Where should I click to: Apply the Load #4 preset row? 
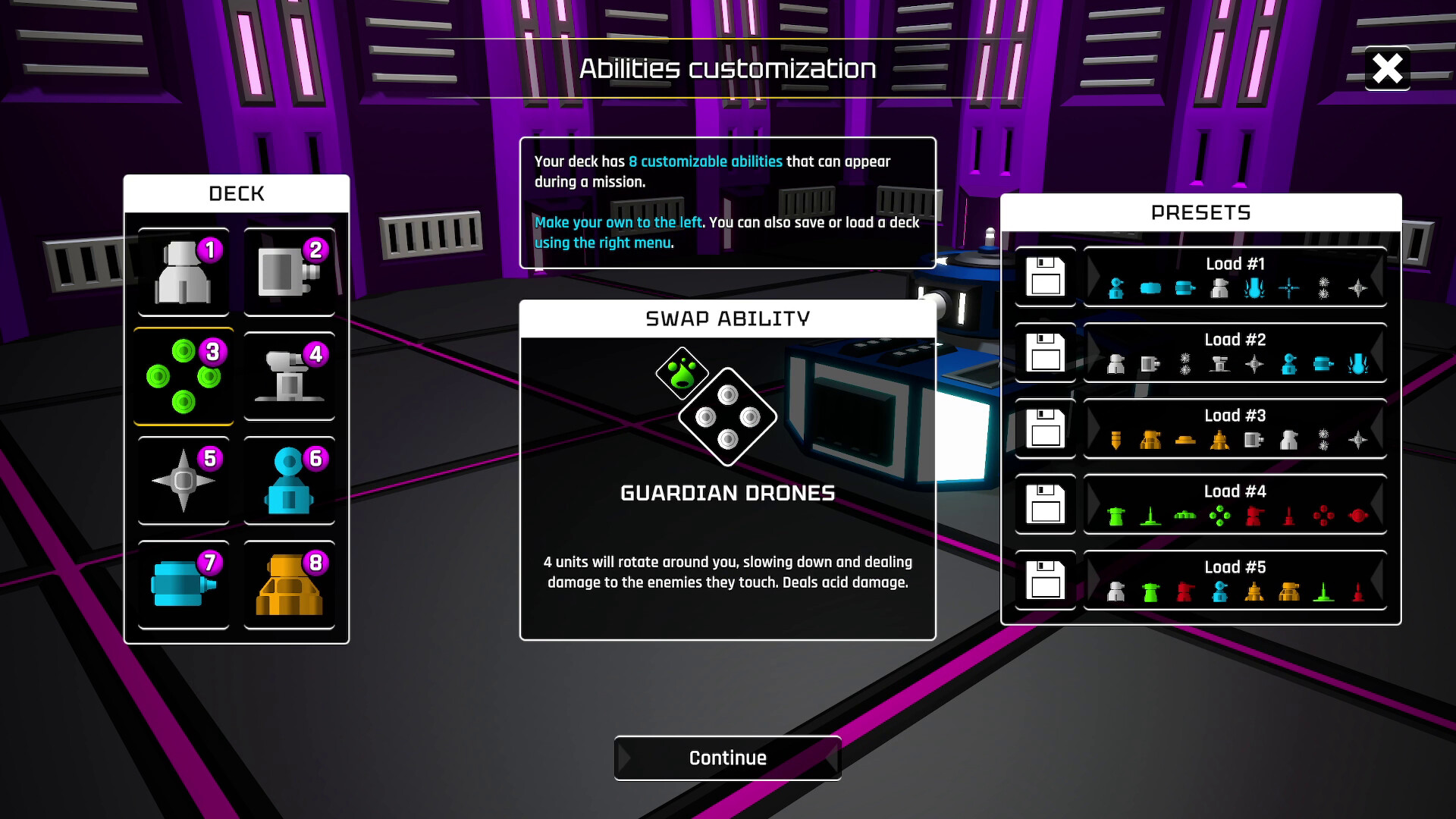tap(1235, 505)
